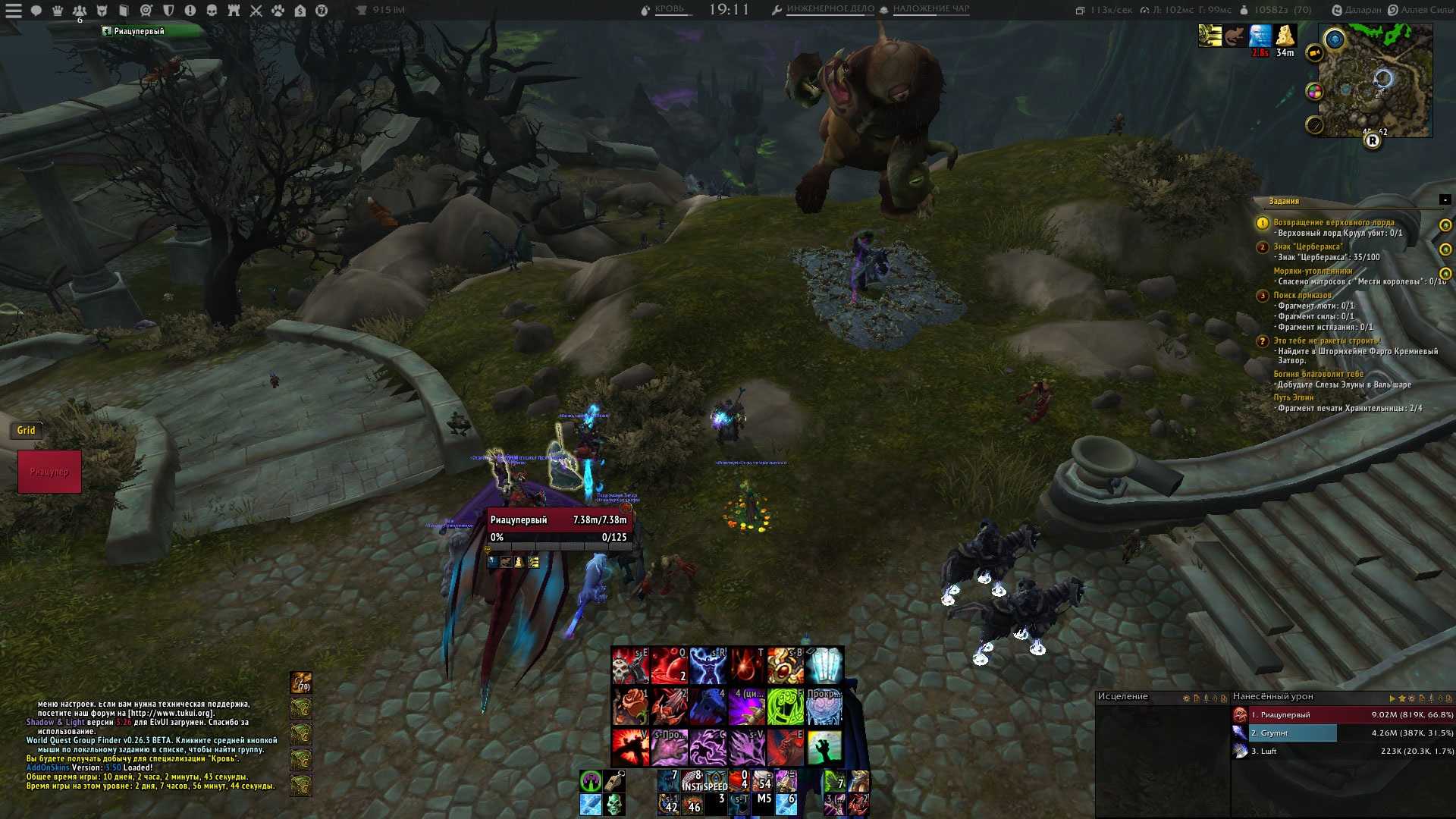The height and width of the screenshot is (819, 1456).
Task: Click the skull icon in top bar
Action: 212,11
